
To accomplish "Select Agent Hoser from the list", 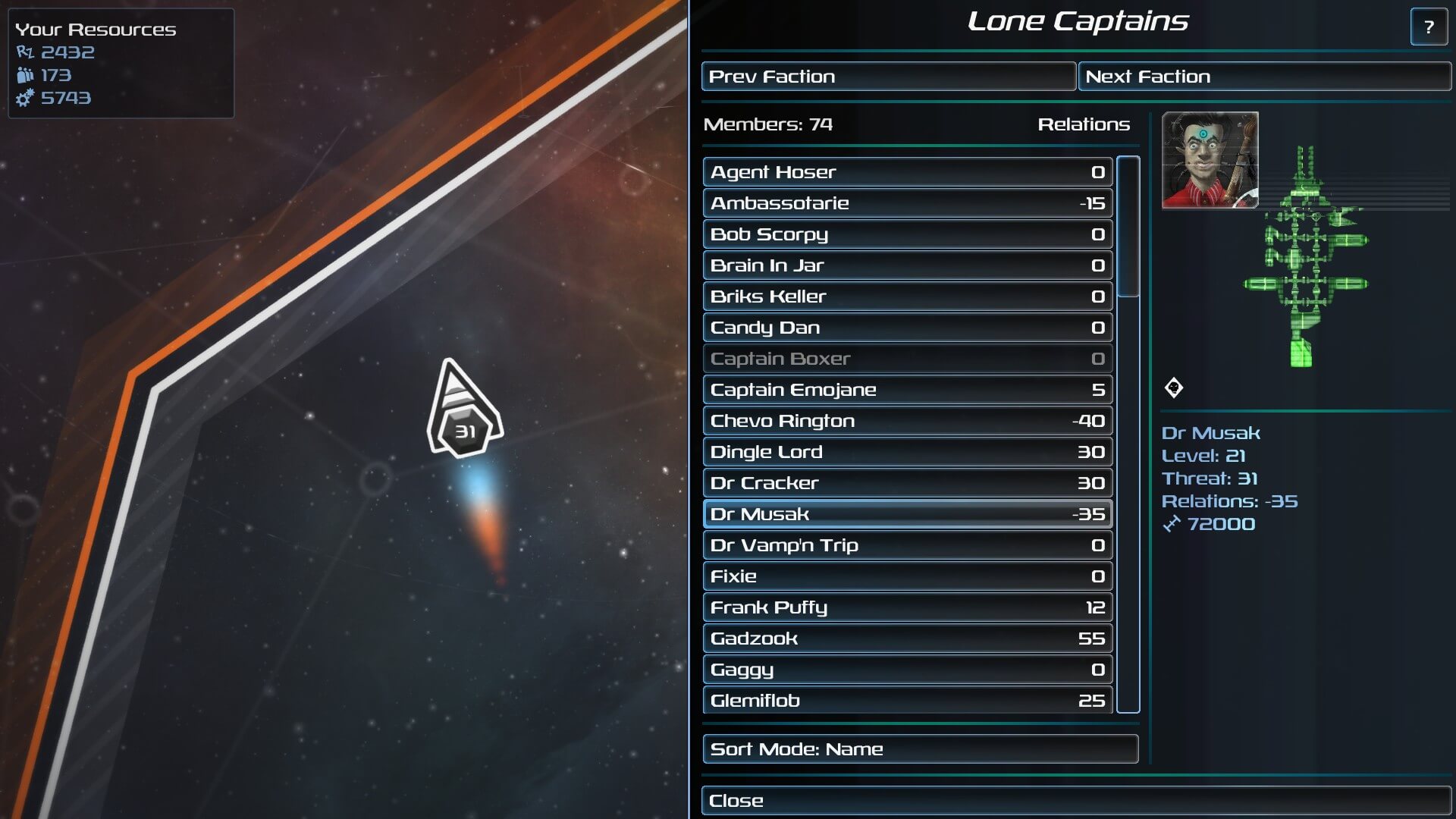I will coord(907,172).
